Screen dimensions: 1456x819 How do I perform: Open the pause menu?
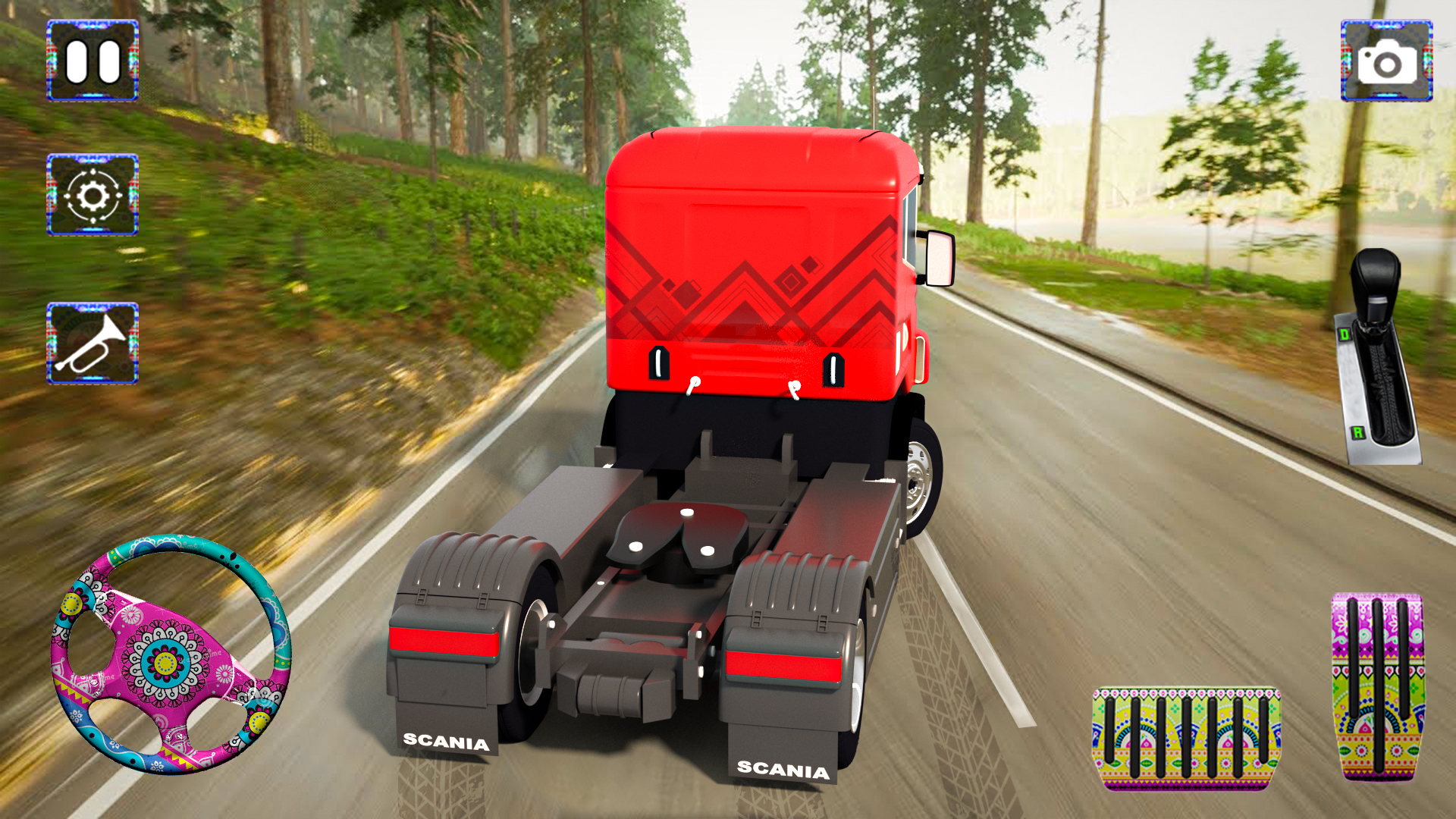[93, 62]
